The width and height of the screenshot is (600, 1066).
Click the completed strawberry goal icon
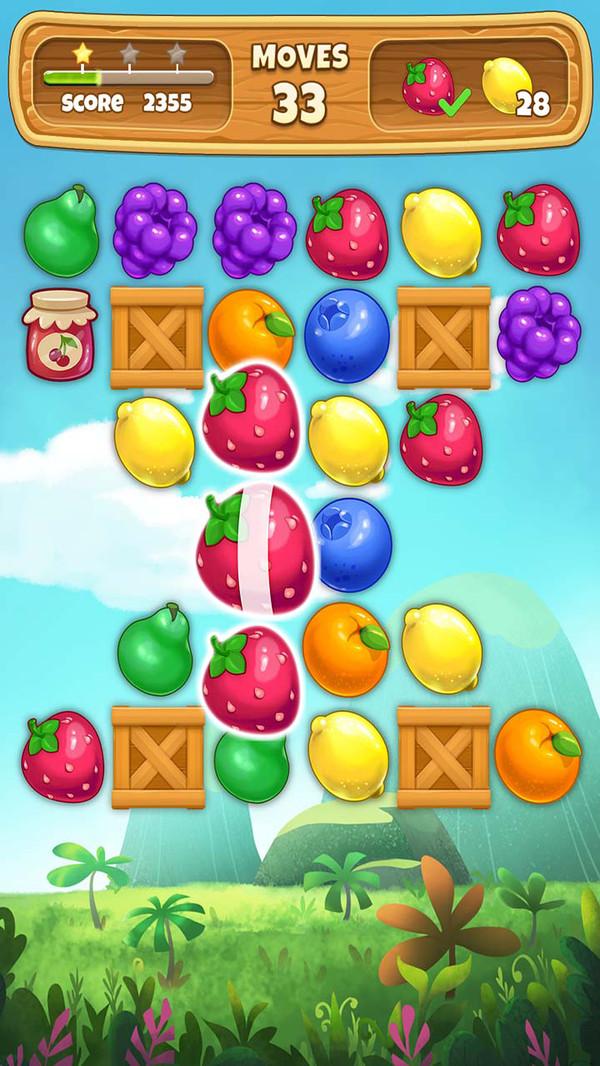click(425, 87)
